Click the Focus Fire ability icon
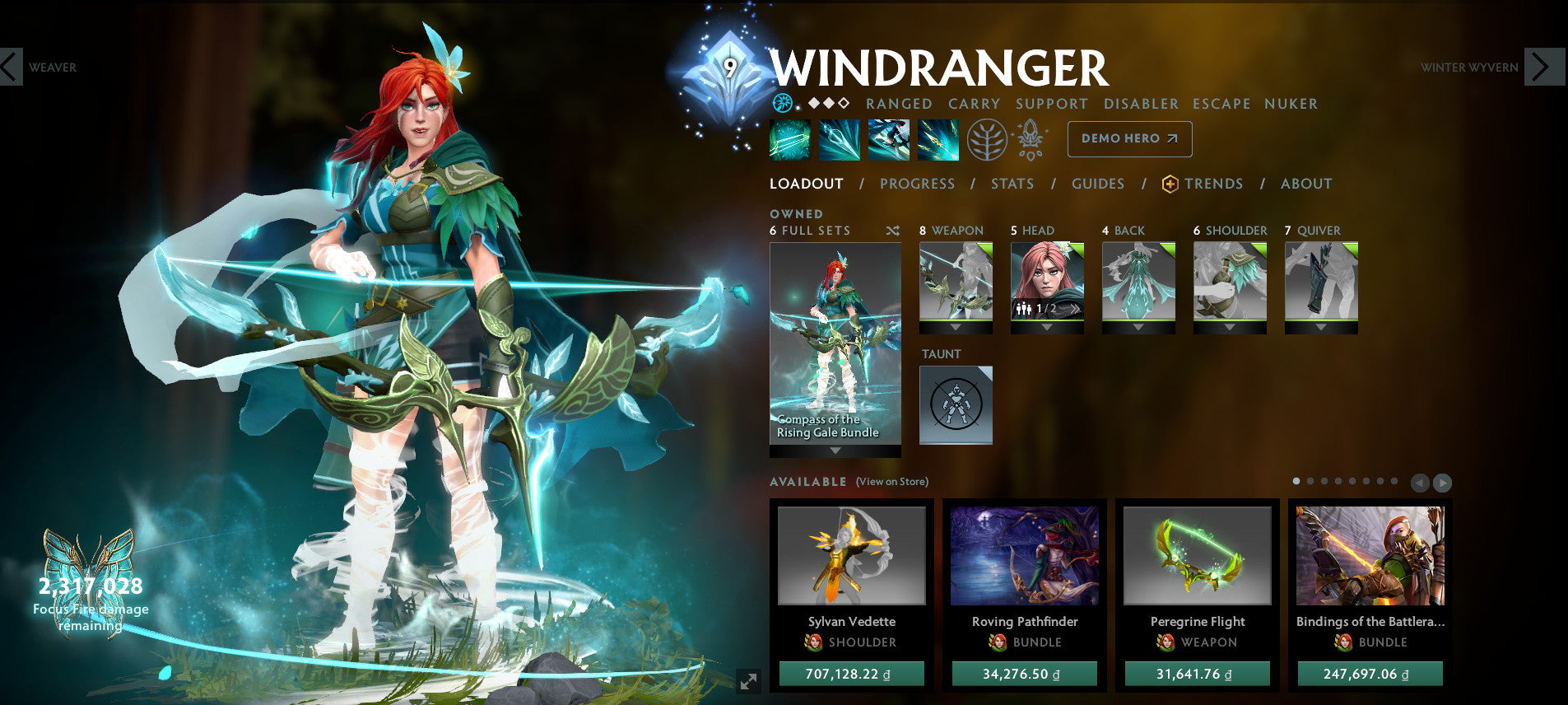The width and height of the screenshot is (1568, 705). (938, 139)
